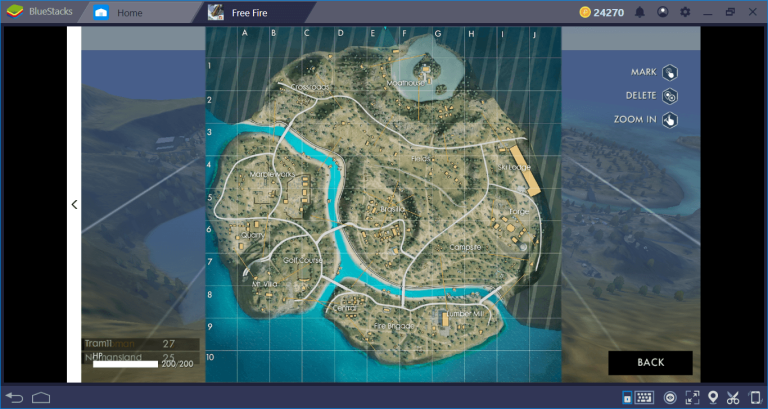
Task: Toggle fullscreen with the expand arrows icon
Action: click(691, 398)
